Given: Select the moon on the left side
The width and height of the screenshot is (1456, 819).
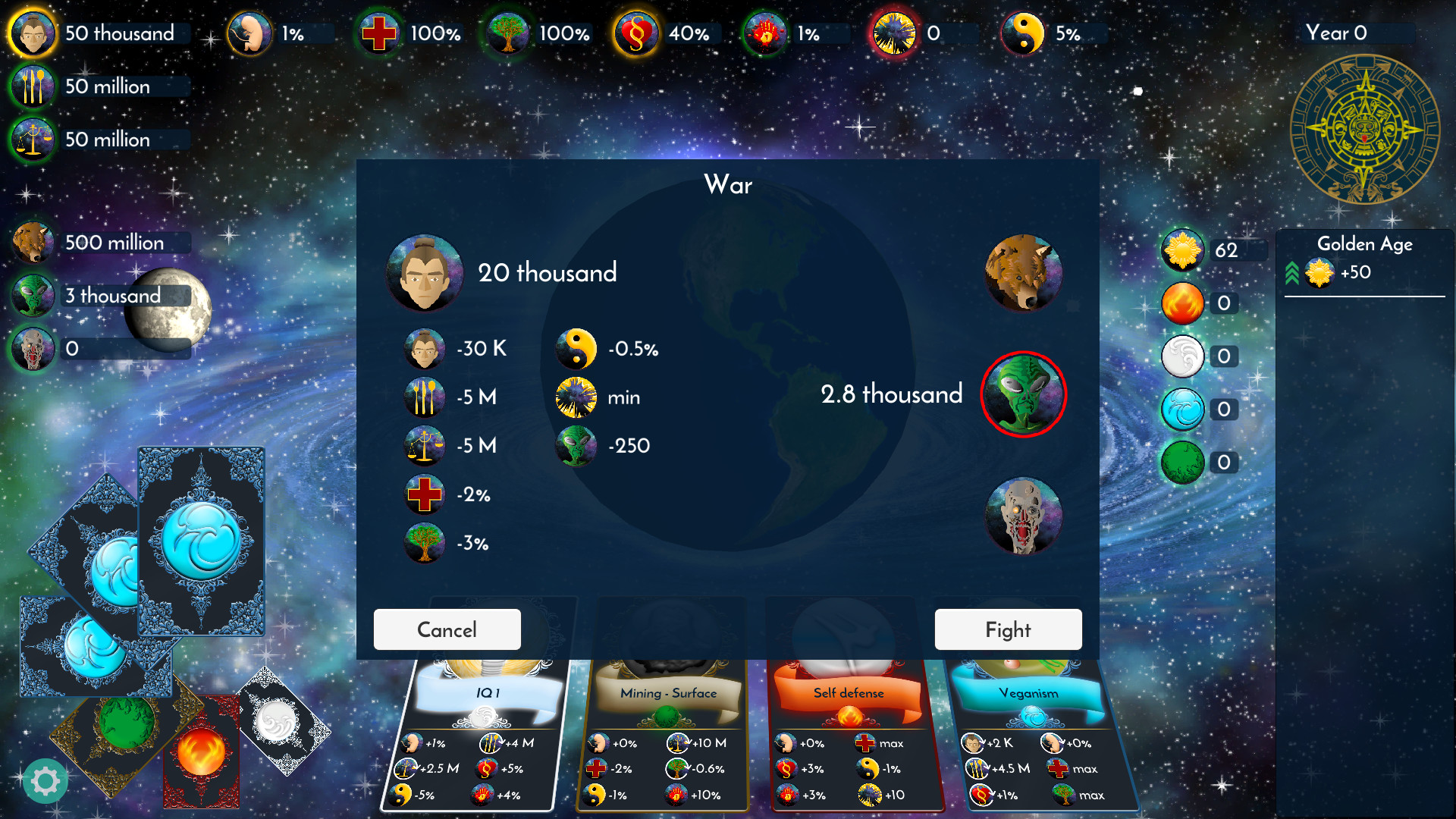Looking at the screenshot, I should coord(168,309).
